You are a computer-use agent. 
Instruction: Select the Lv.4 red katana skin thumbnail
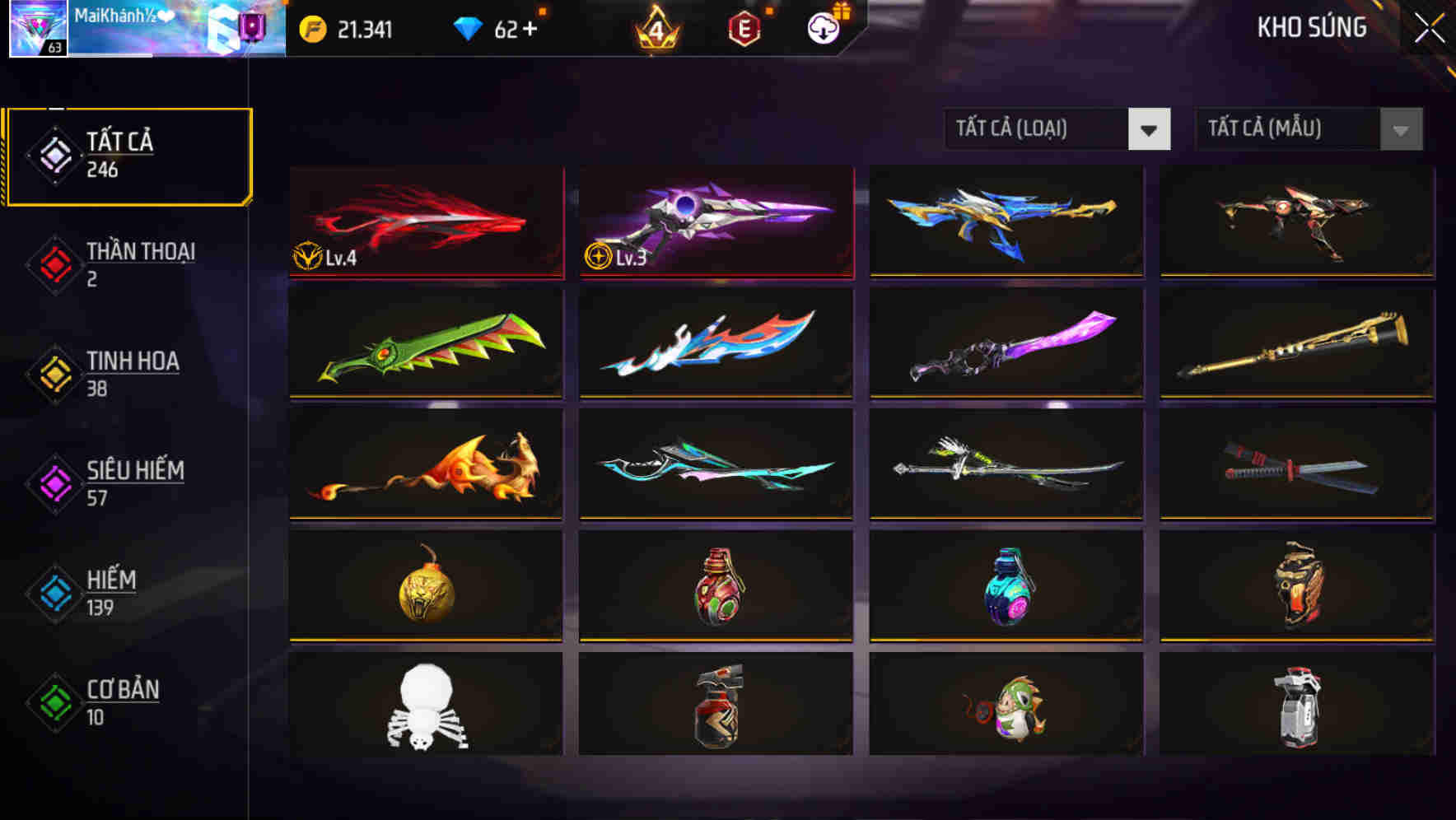(x=425, y=222)
